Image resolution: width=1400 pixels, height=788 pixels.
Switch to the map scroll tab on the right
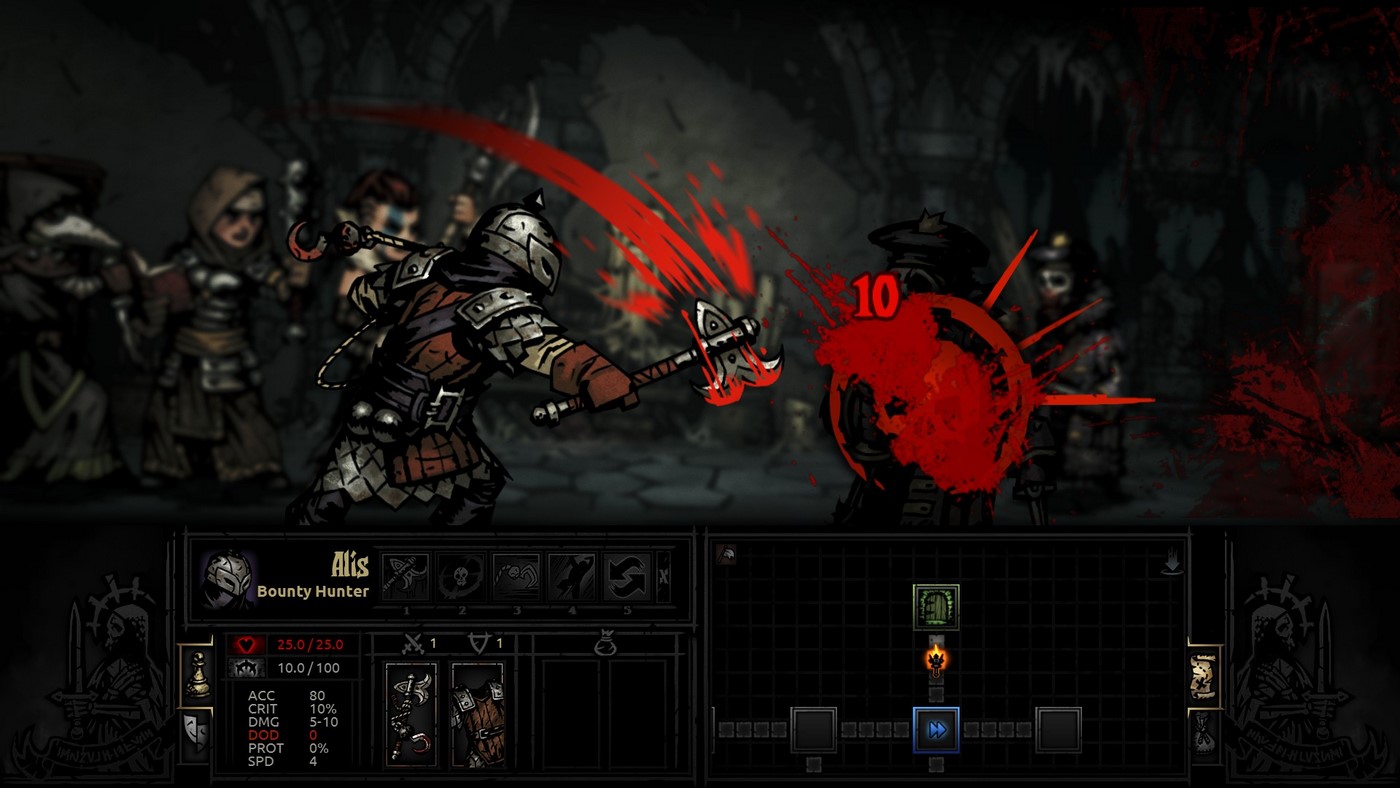coord(1204,676)
